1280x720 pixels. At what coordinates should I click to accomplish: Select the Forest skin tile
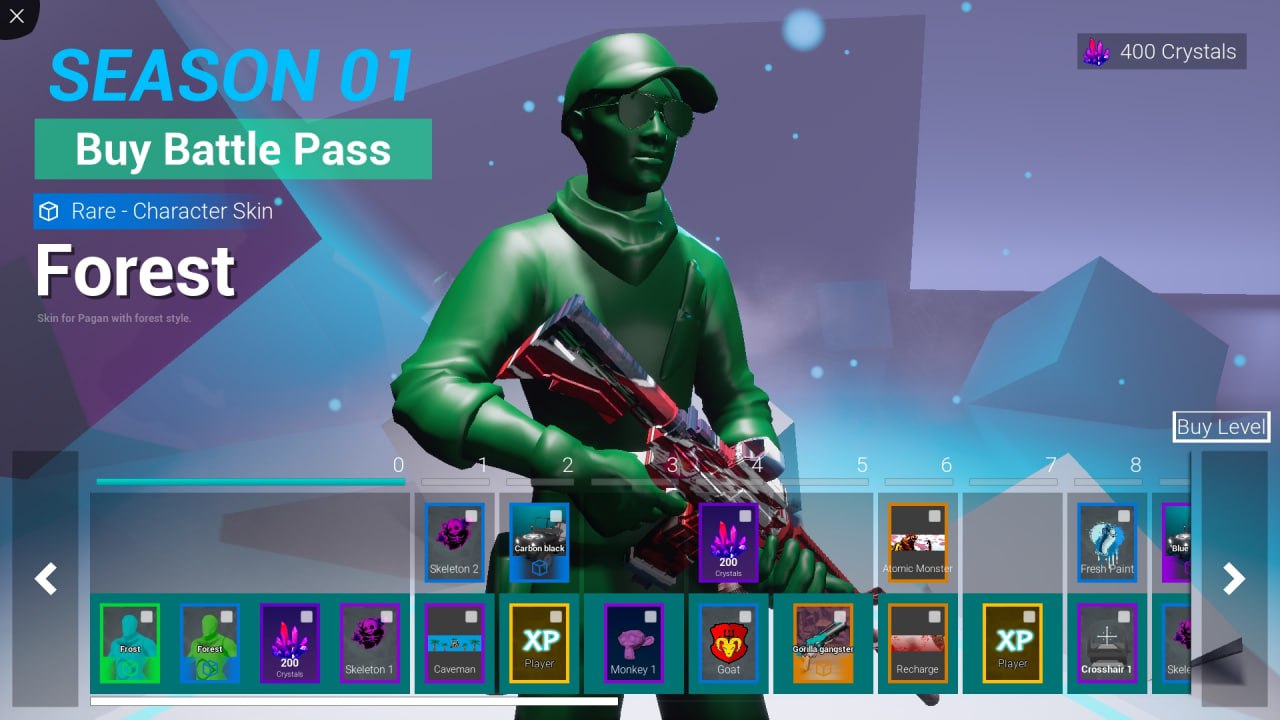[209, 643]
